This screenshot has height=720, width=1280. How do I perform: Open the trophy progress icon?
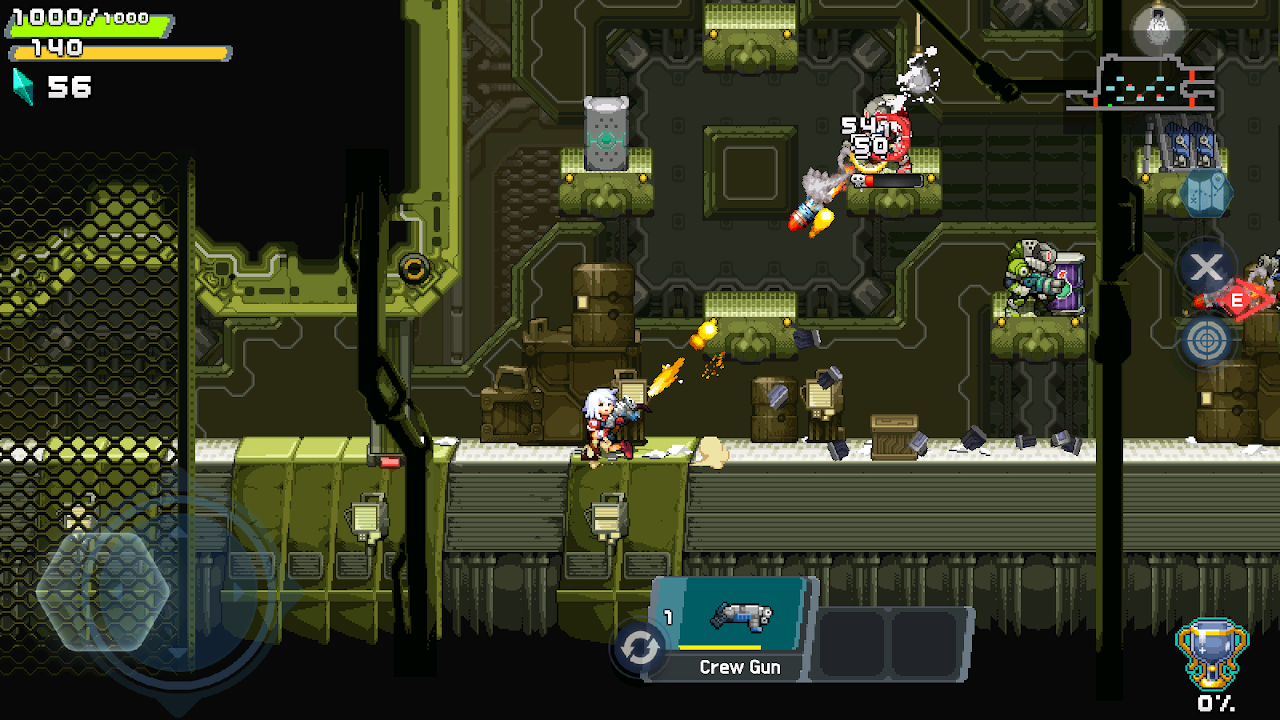click(1211, 654)
